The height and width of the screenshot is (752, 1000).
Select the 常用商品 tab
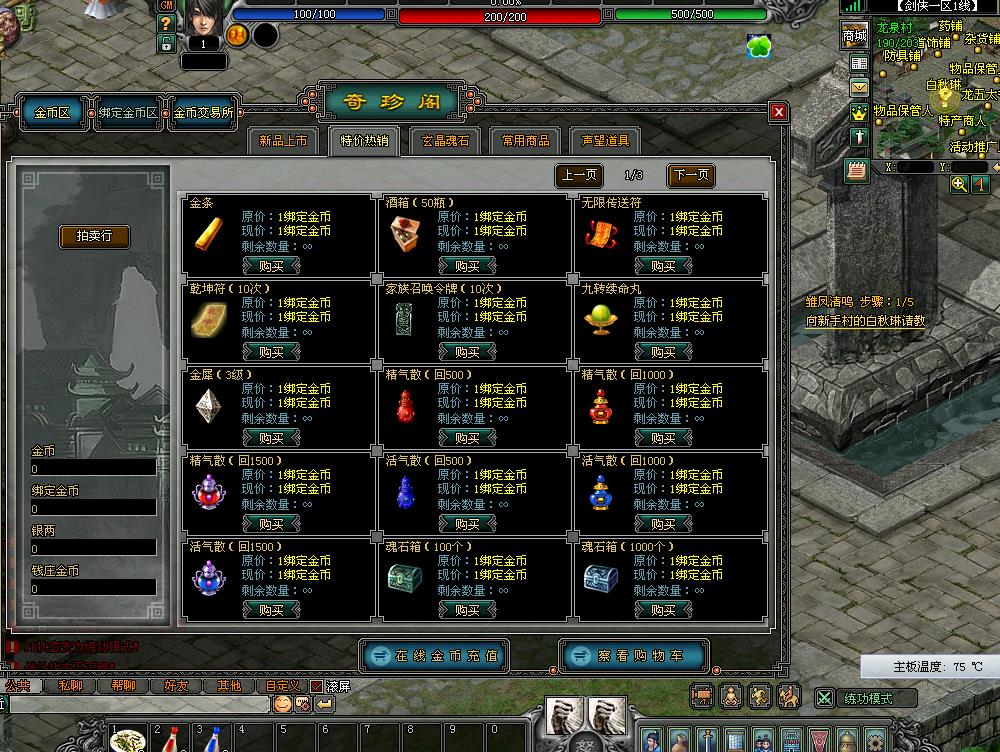pos(525,141)
